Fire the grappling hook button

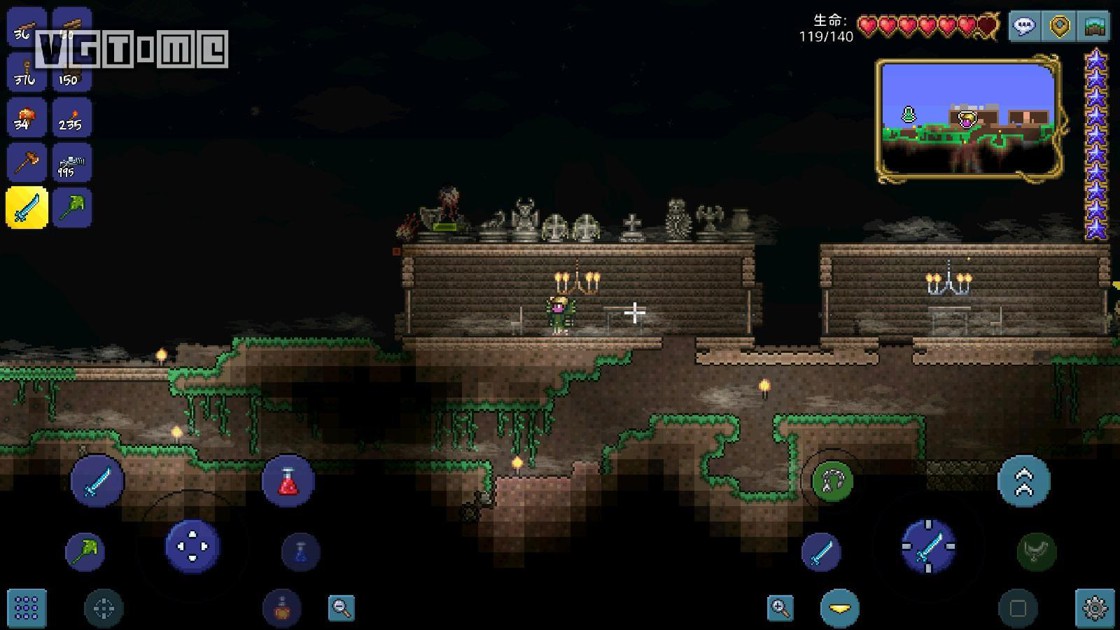832,482
